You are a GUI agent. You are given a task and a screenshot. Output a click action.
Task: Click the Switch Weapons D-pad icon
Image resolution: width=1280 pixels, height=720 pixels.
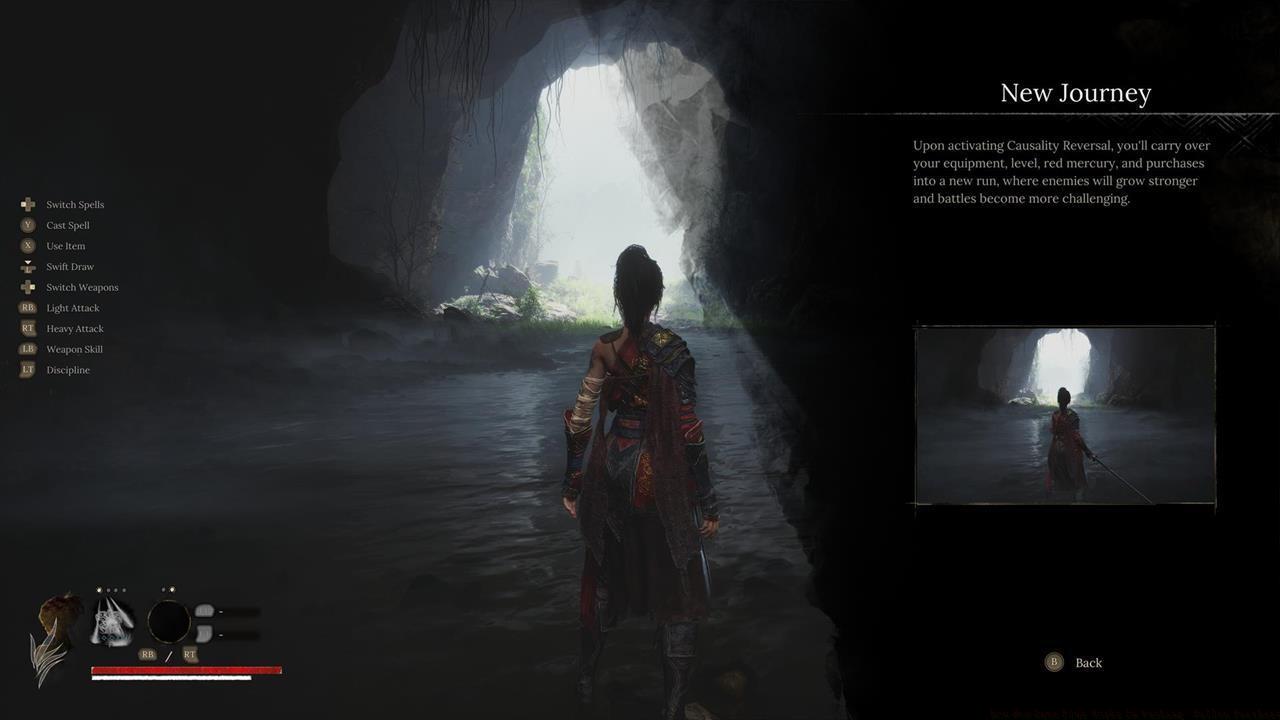pyautogui.click(x=28, y=287)
